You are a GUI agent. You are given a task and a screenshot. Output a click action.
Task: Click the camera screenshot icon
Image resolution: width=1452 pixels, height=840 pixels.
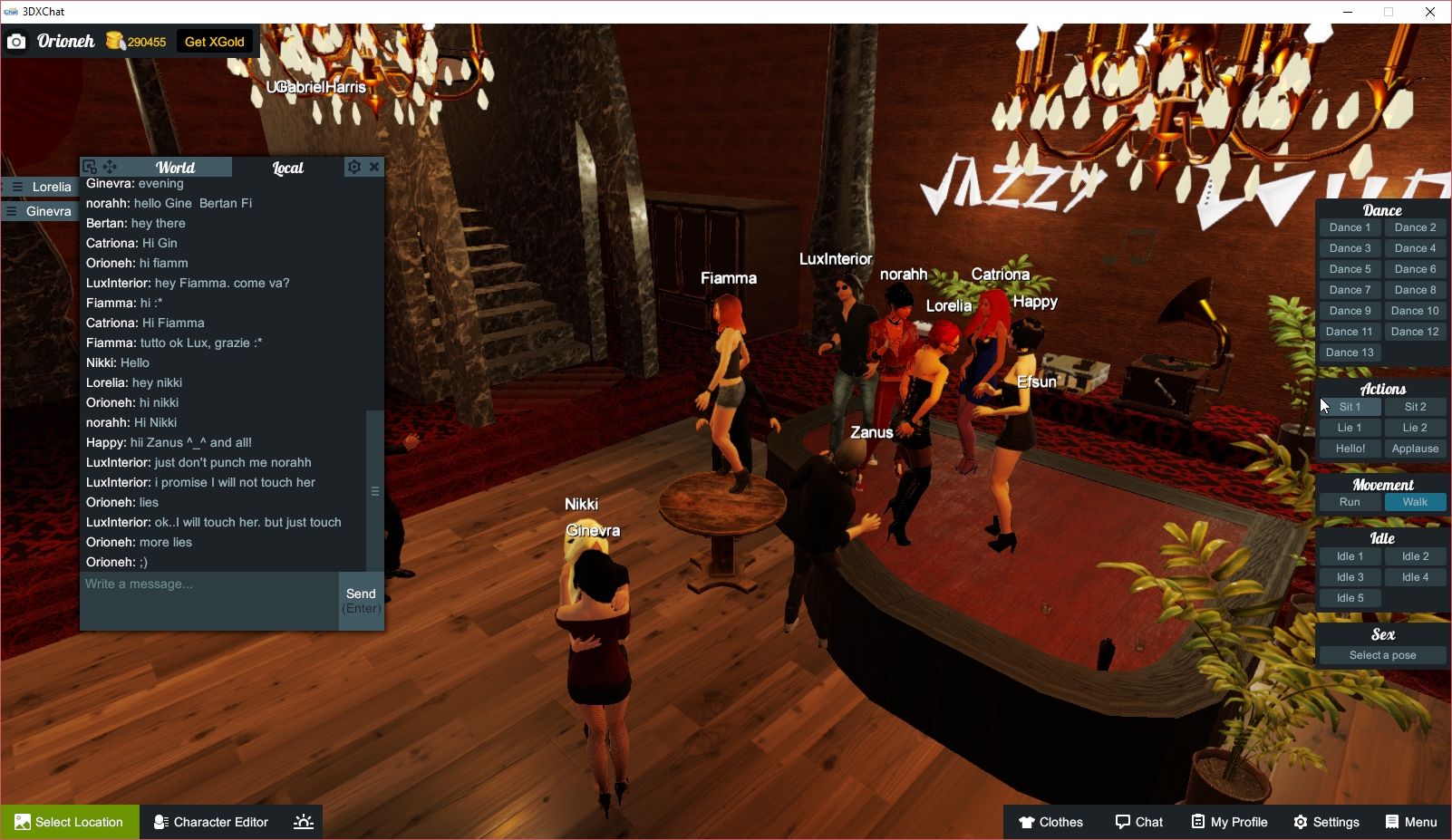[x=16, y=41]
